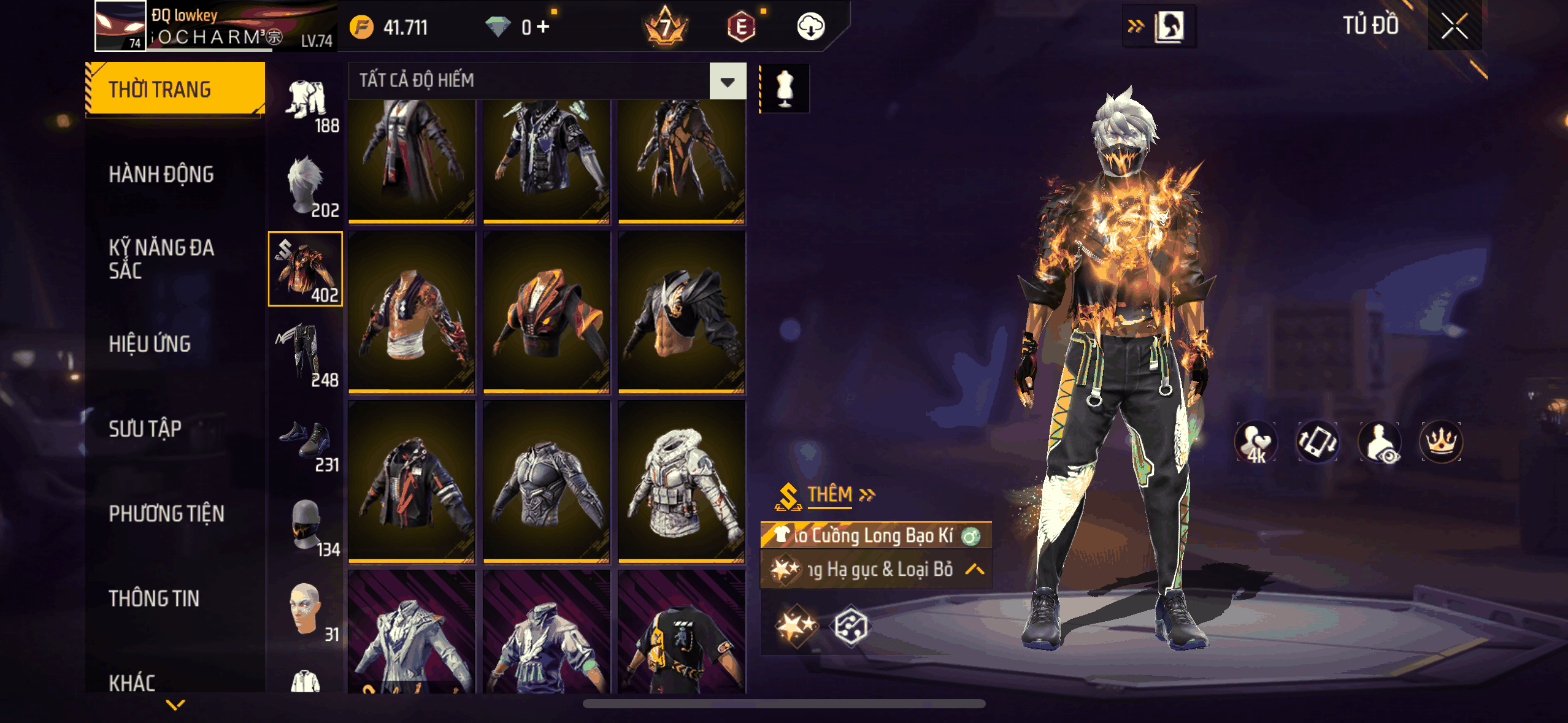Select the Kỹ Năng Đa Sắc menu
Screen dimensions: 1568x723
pyautogui.click(x=161, y=259)
